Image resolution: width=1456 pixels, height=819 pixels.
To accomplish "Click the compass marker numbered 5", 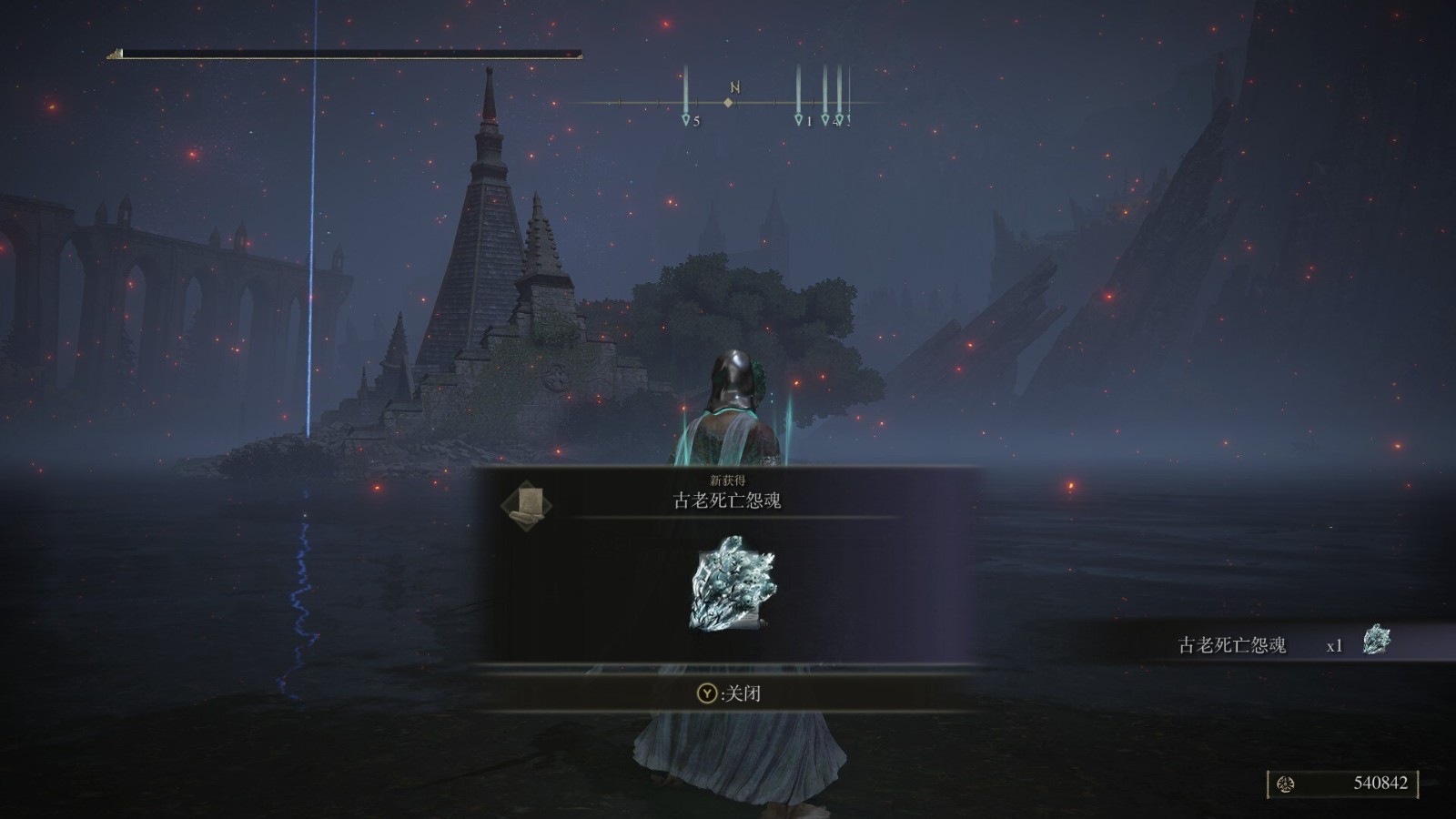I will click(686, 119).
